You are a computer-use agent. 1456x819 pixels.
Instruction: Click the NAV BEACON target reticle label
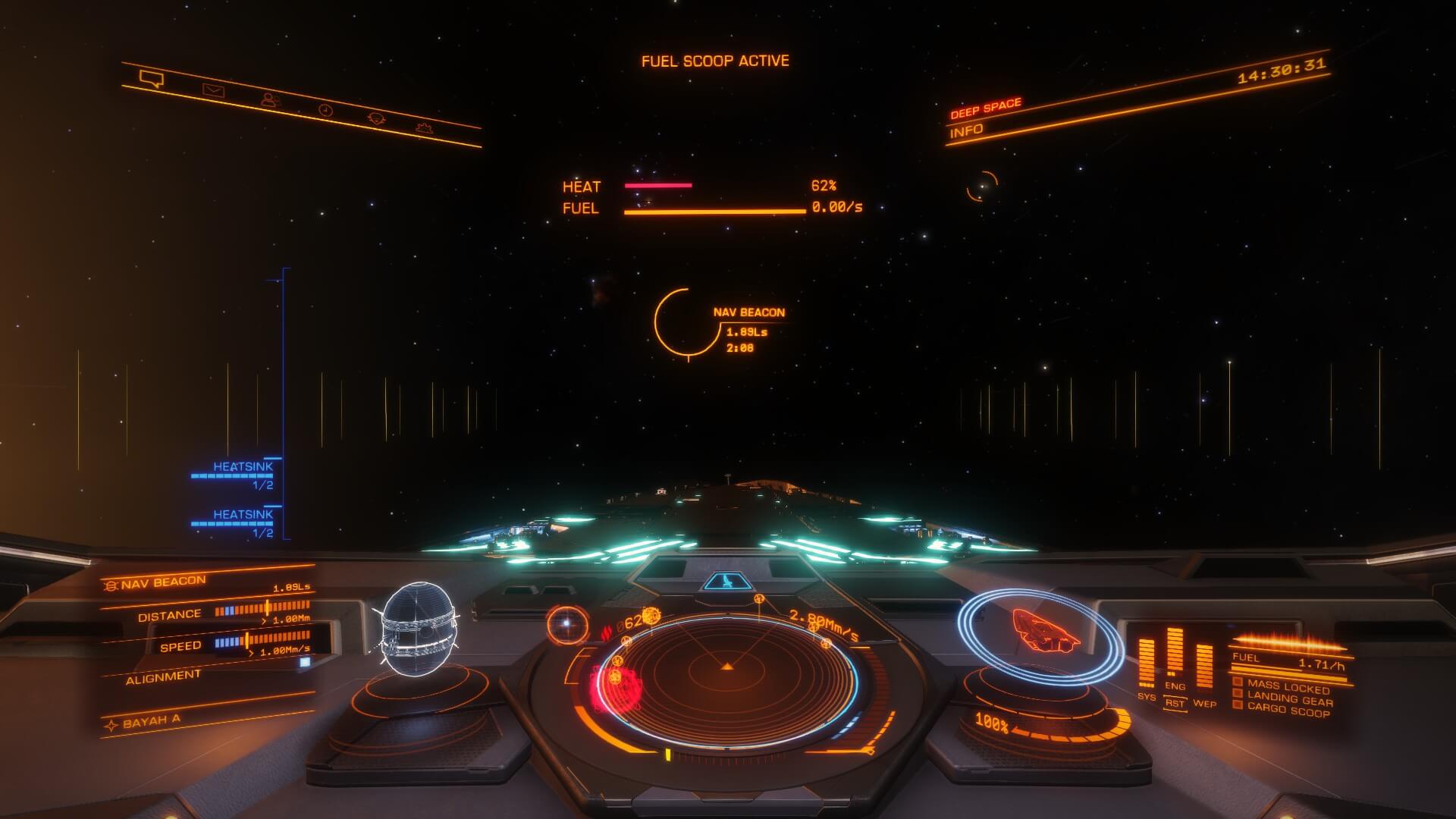tap(748, 312)
